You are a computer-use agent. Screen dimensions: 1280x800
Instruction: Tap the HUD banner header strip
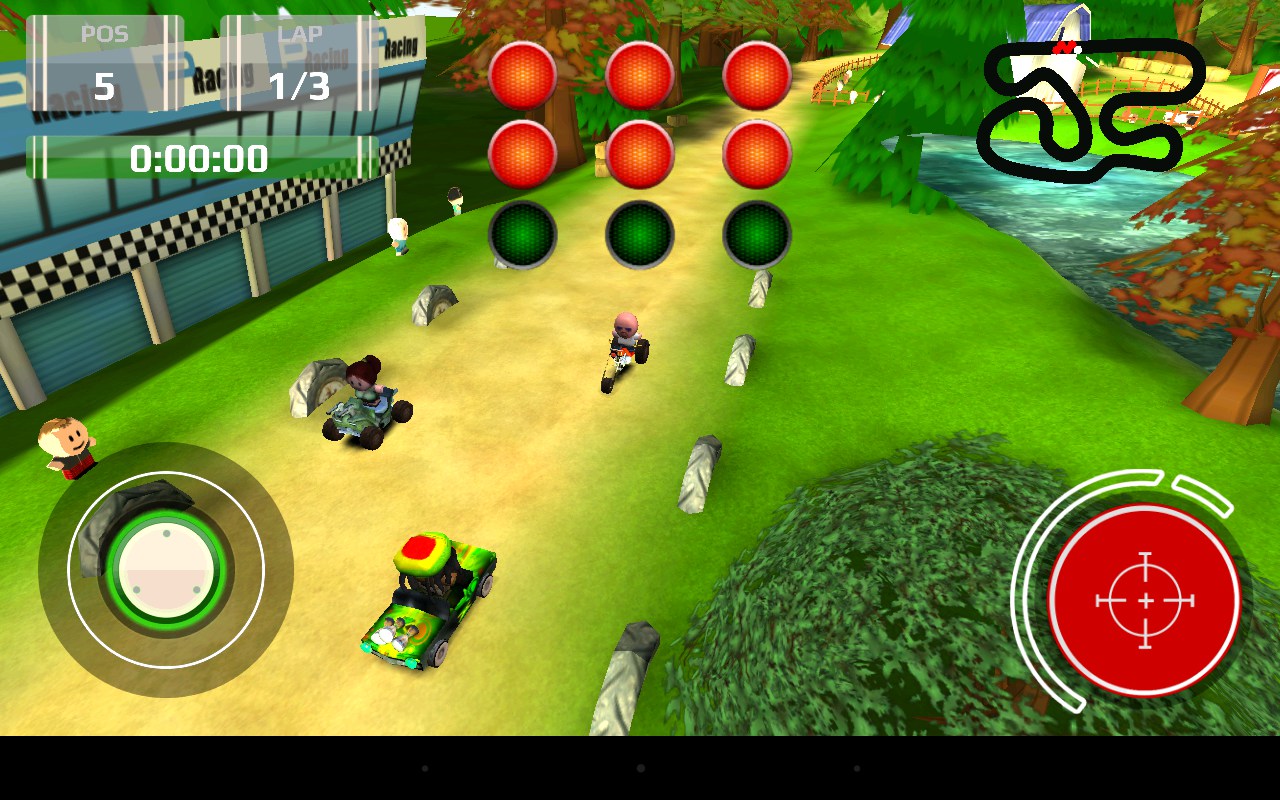tap(200, 33)
